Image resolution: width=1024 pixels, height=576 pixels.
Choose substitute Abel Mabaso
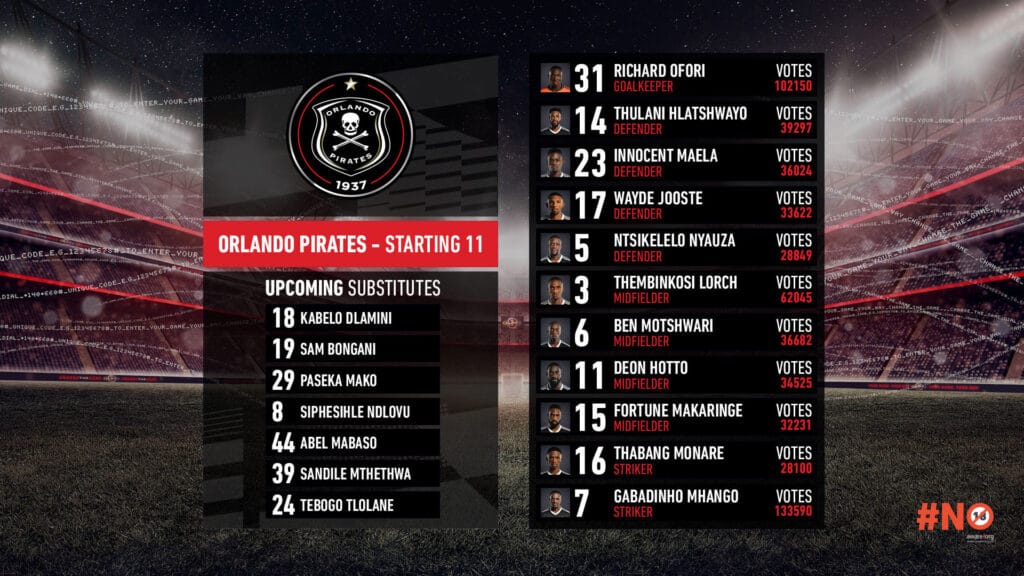(352, 442)
